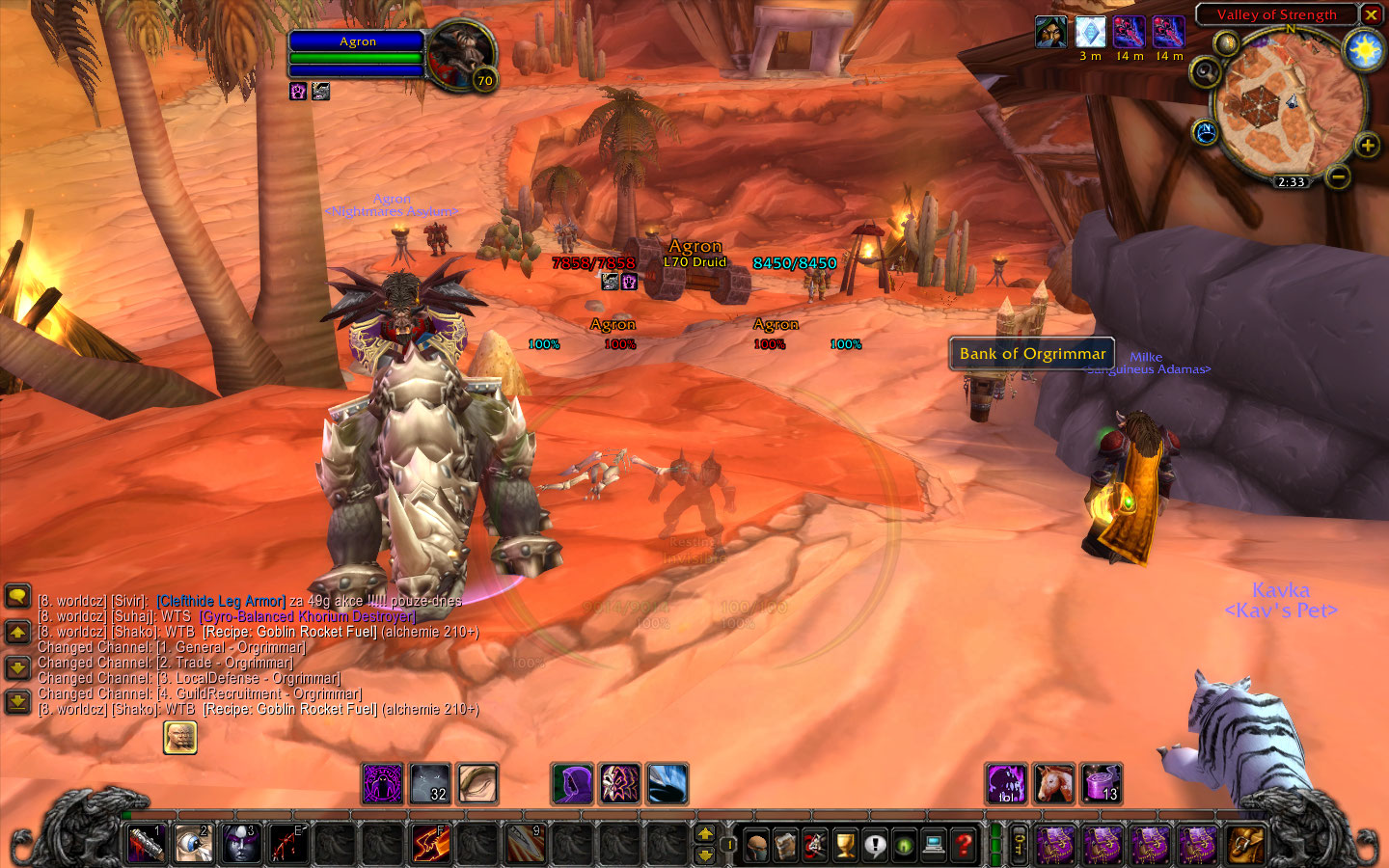Screen dimensions: 1389x868
Task: Open the chat speech bubble menu button
Action: [18, 596]
